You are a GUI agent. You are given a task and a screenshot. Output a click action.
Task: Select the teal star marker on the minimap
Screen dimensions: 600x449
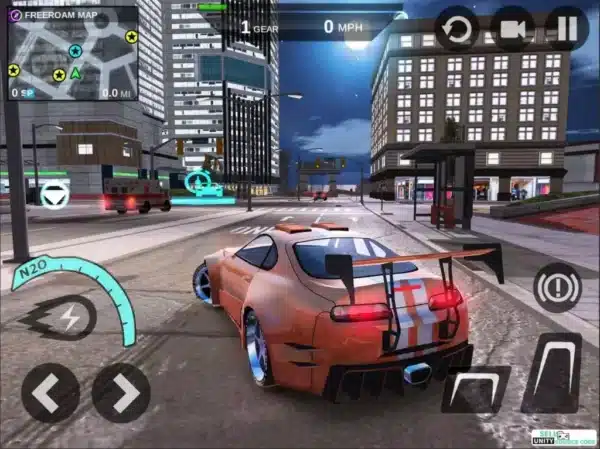pos(75,50)
